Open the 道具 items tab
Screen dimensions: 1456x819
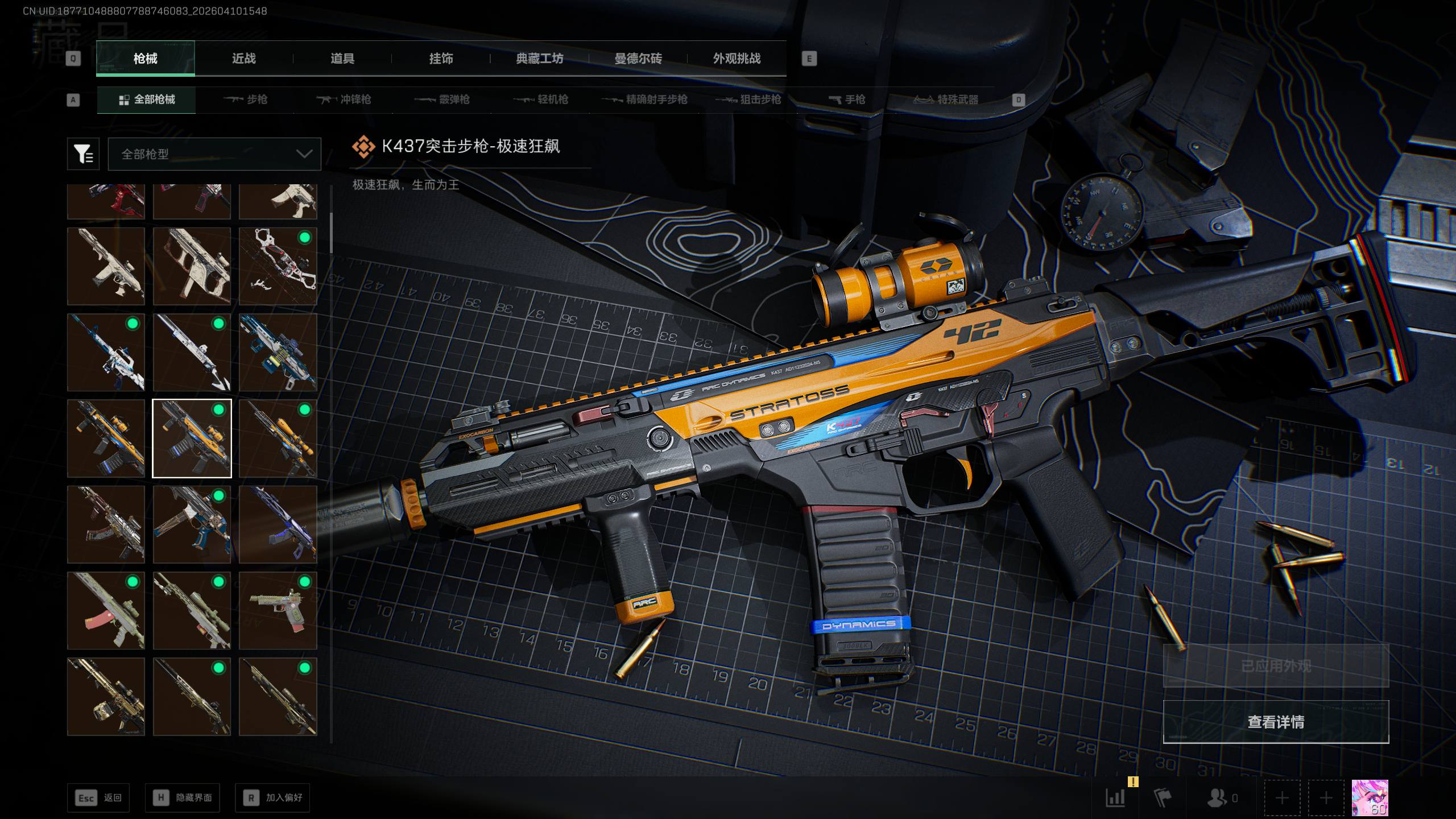[342, 59]
